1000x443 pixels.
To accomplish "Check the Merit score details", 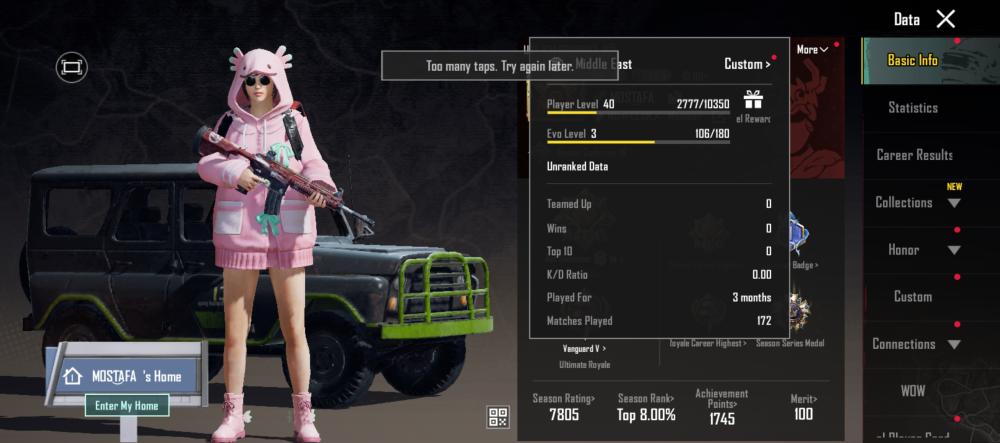I will point(803,407).
